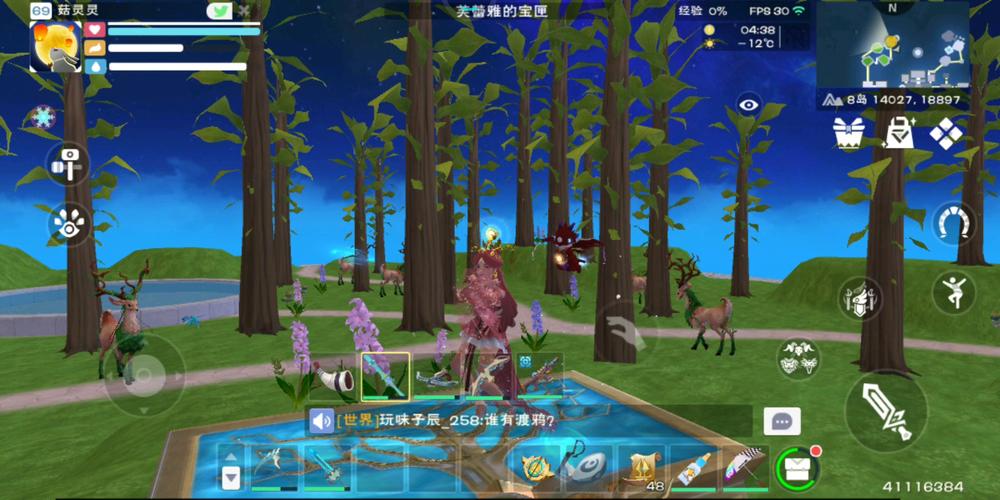This screenshot has height=500, width=1000.
Task: Open the gift box rewards icon
Action: 851,133
